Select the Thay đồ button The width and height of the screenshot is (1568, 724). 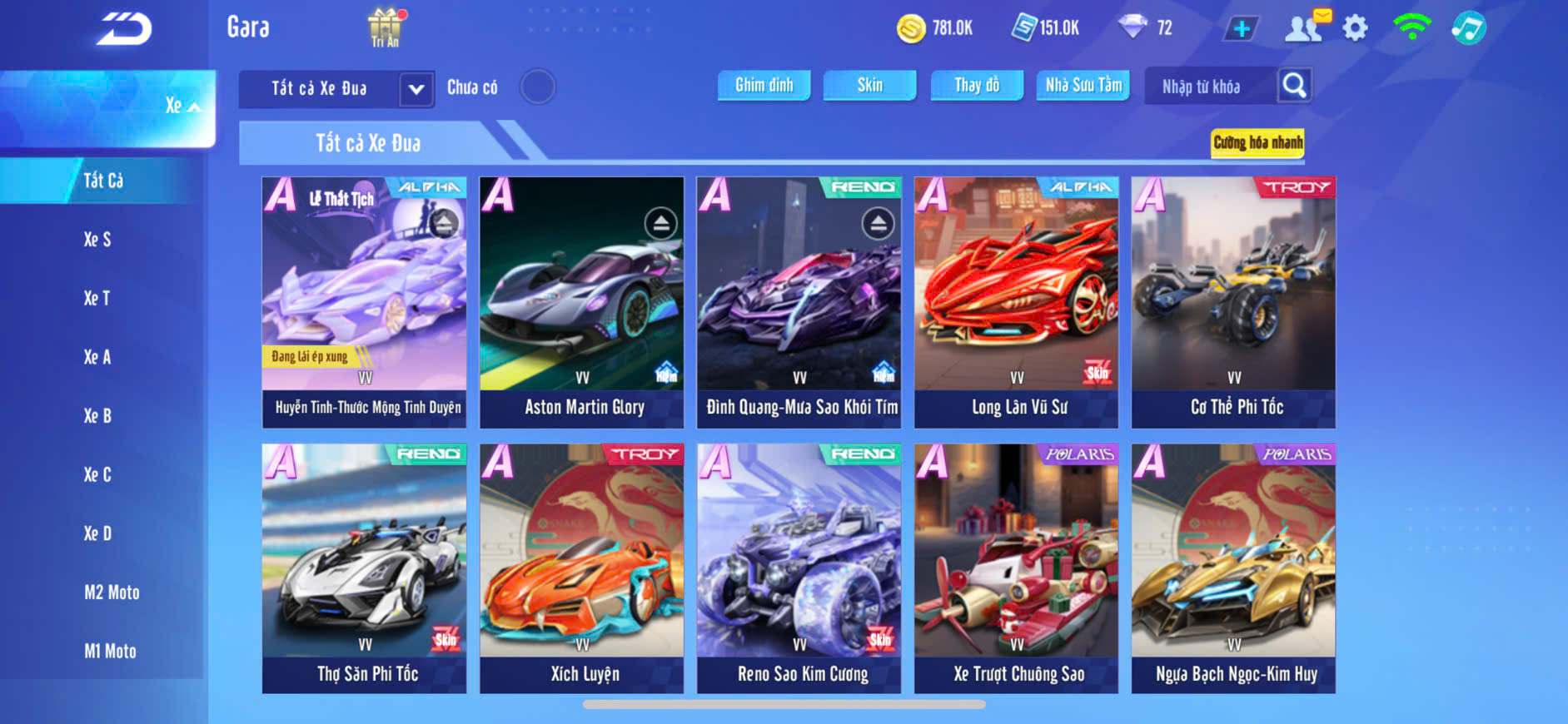point(977,86)
